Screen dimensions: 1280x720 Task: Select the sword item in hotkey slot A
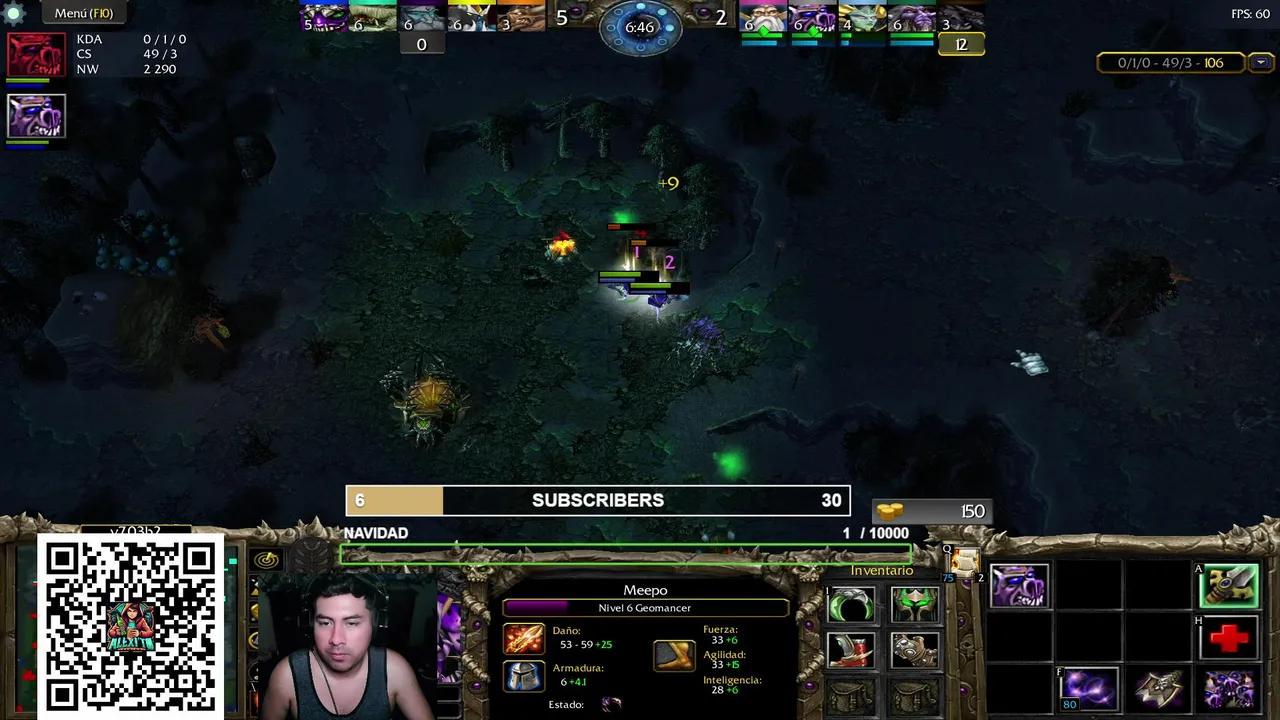[x=1230, y=586]
